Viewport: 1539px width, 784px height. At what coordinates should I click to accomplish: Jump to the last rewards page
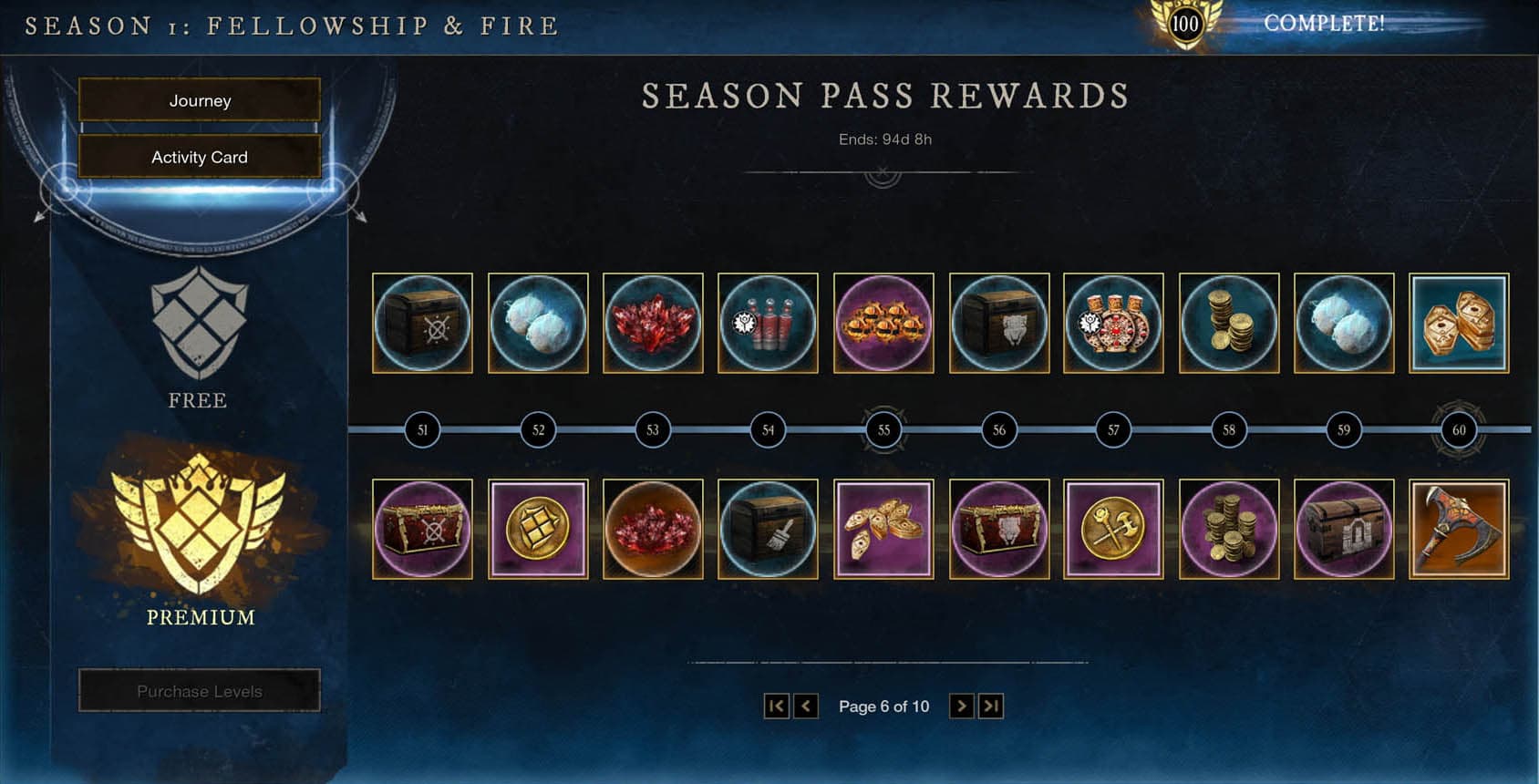click(991, 705)
